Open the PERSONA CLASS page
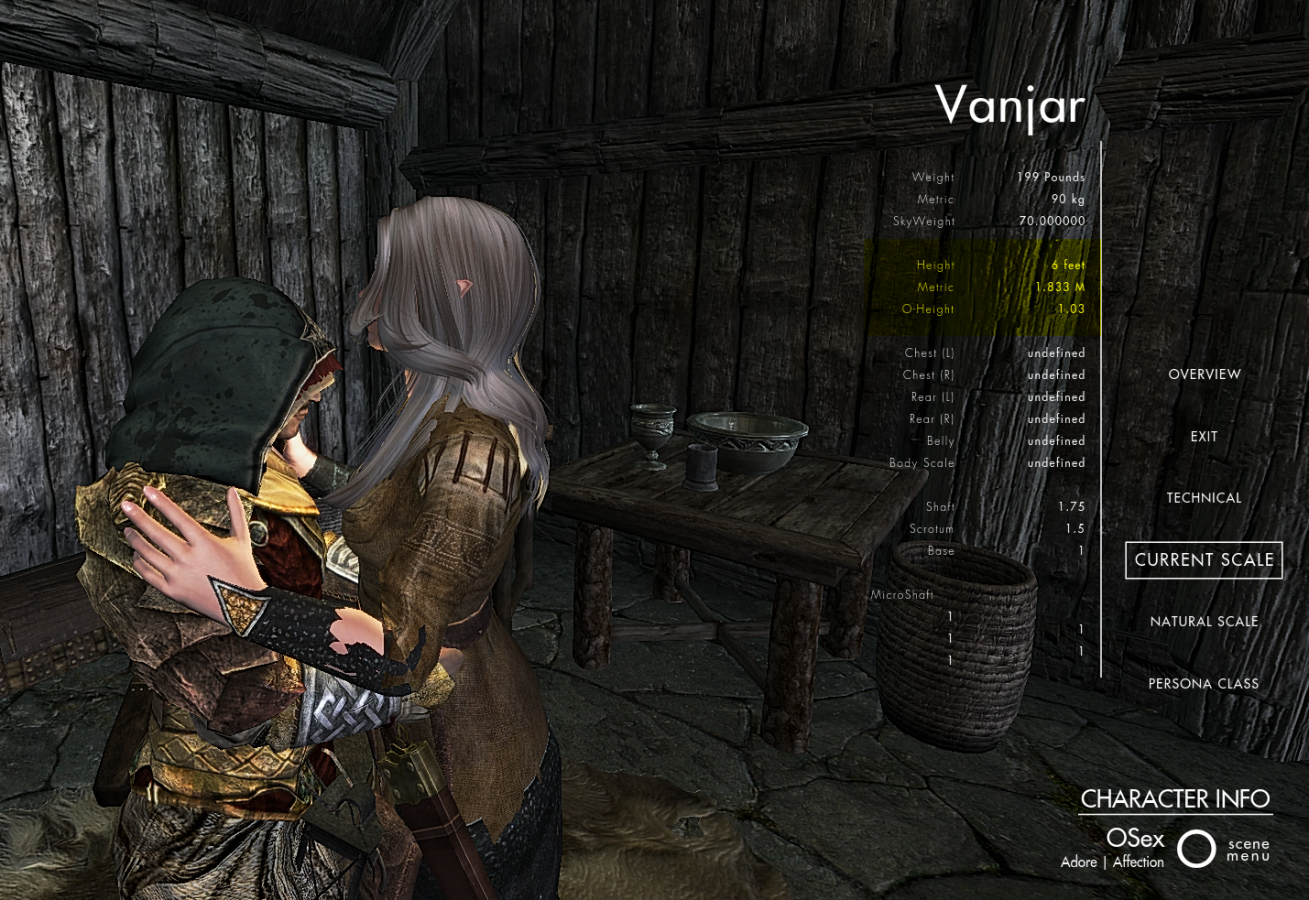 coord(1205,683)
